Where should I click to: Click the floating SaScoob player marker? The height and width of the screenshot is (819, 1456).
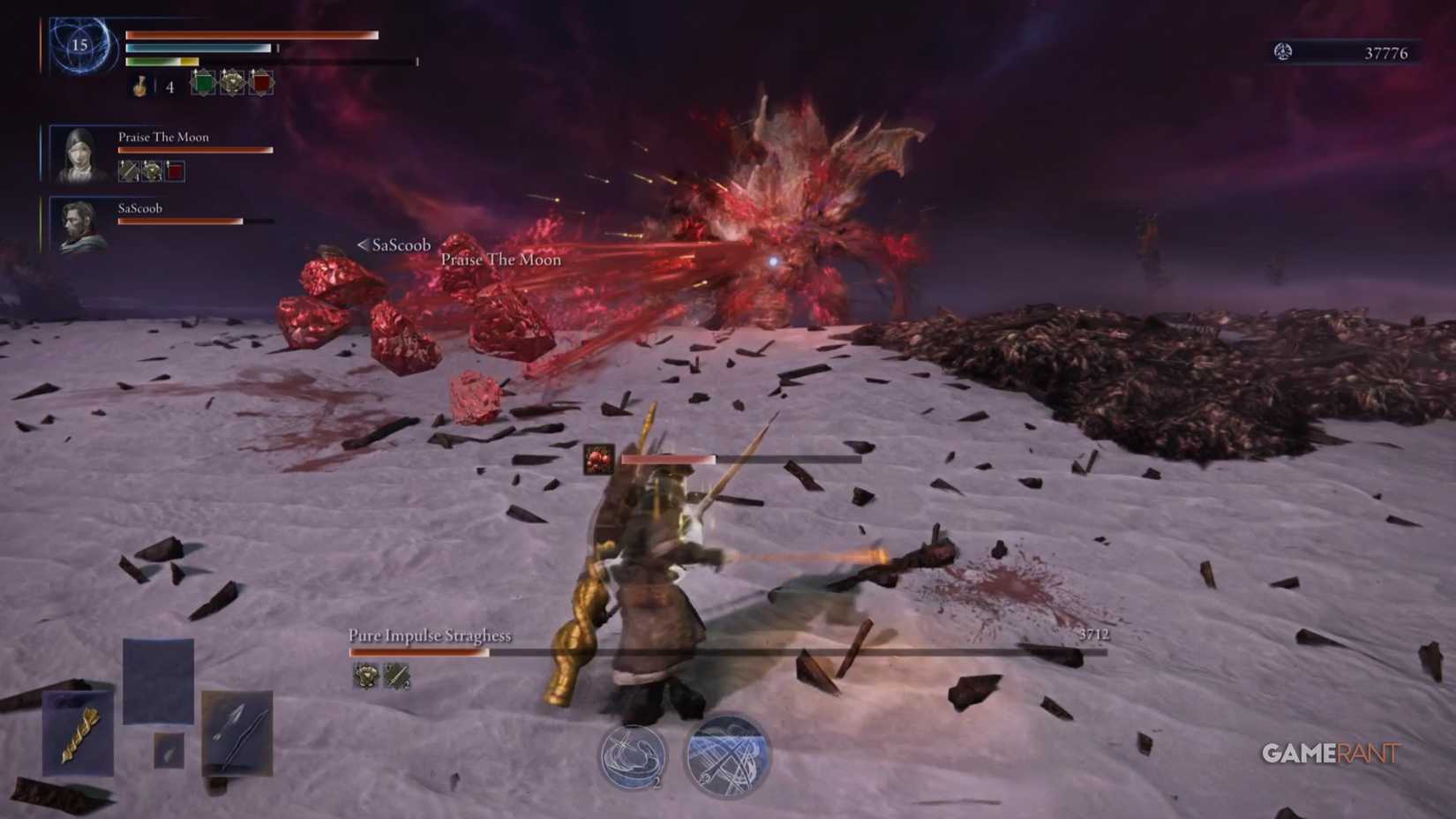point(393,245)
